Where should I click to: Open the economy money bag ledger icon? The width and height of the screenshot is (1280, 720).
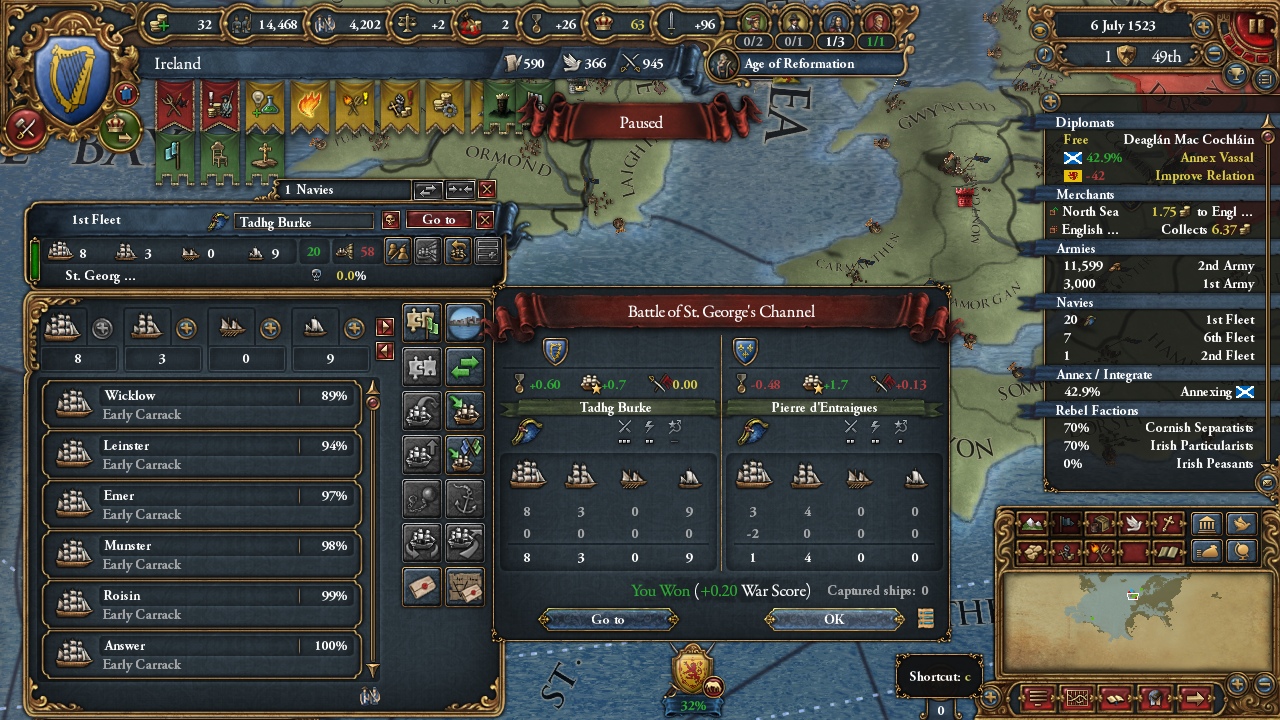(1208, 551)
